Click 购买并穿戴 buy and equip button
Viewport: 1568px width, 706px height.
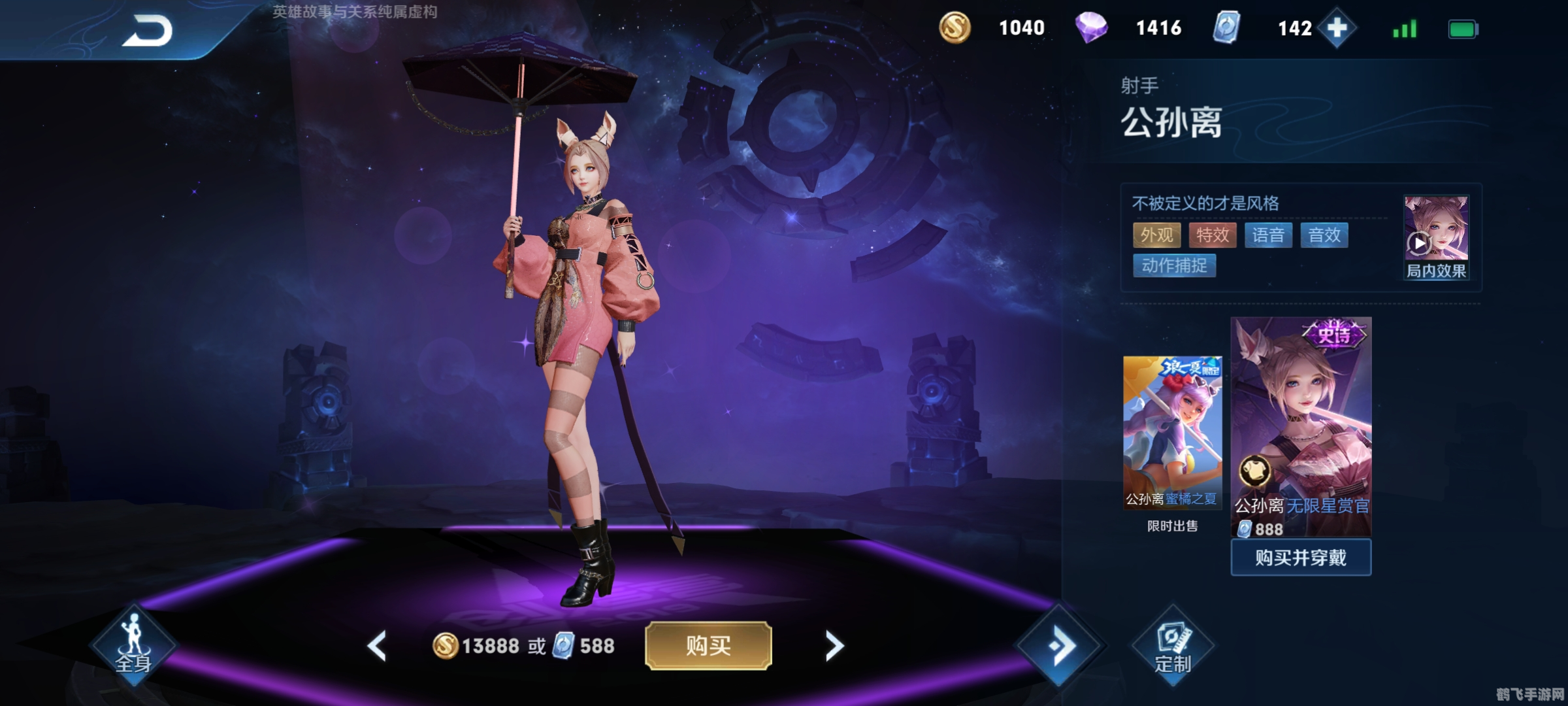1300,557
